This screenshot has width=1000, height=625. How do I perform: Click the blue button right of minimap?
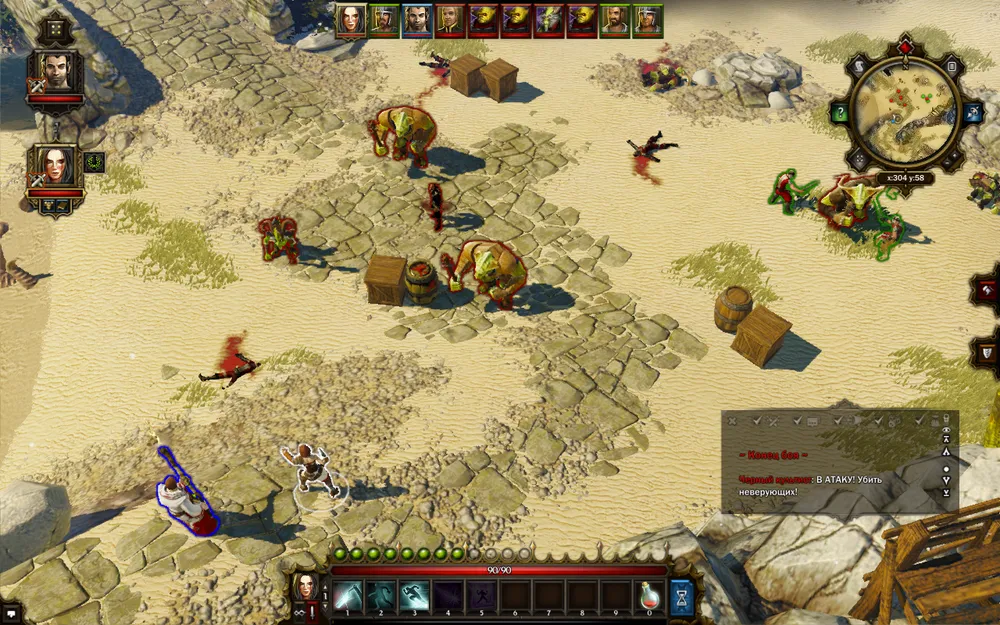969,111
